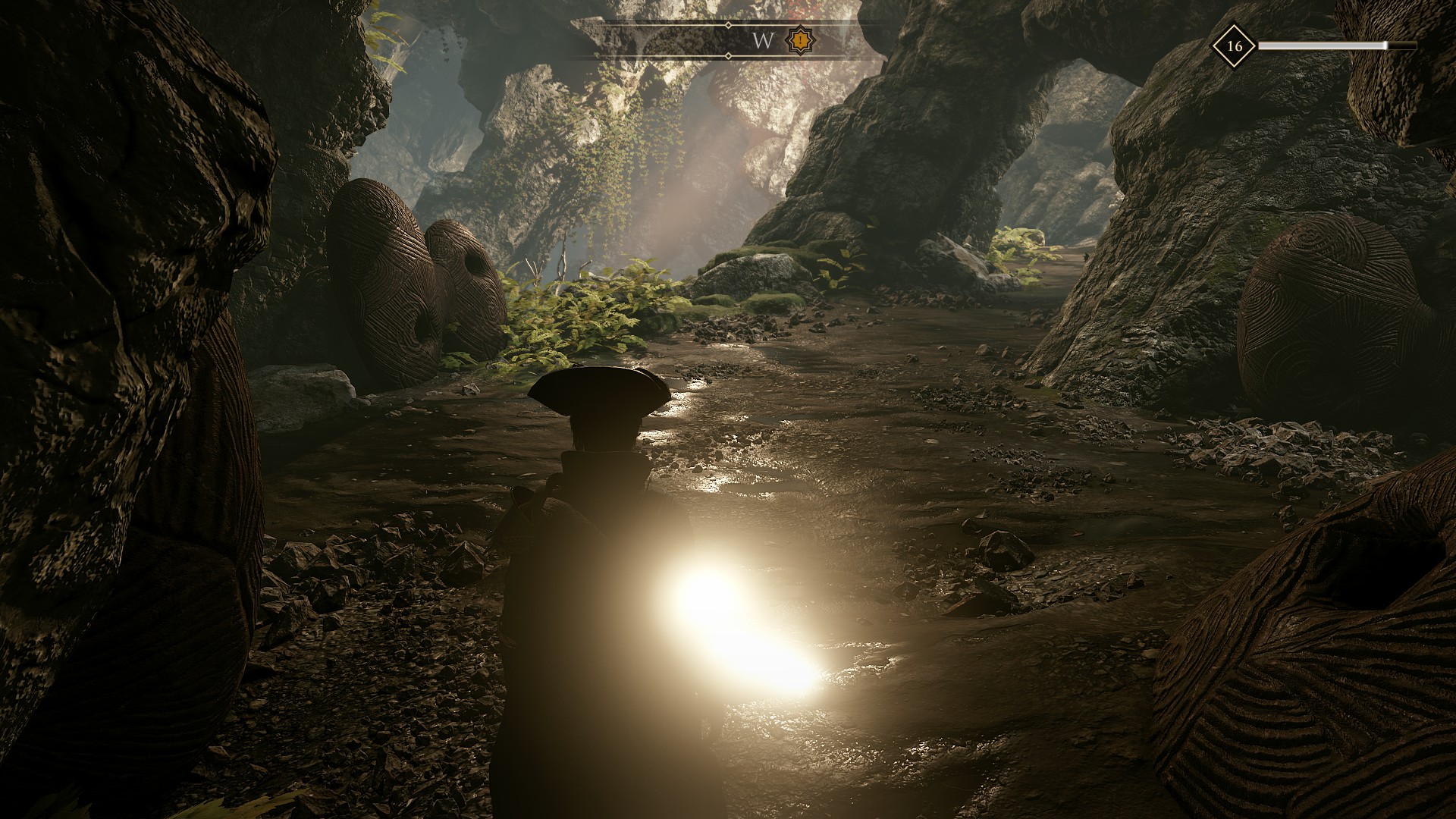Click the quest exclamation marker on the compass

point(800,39)
